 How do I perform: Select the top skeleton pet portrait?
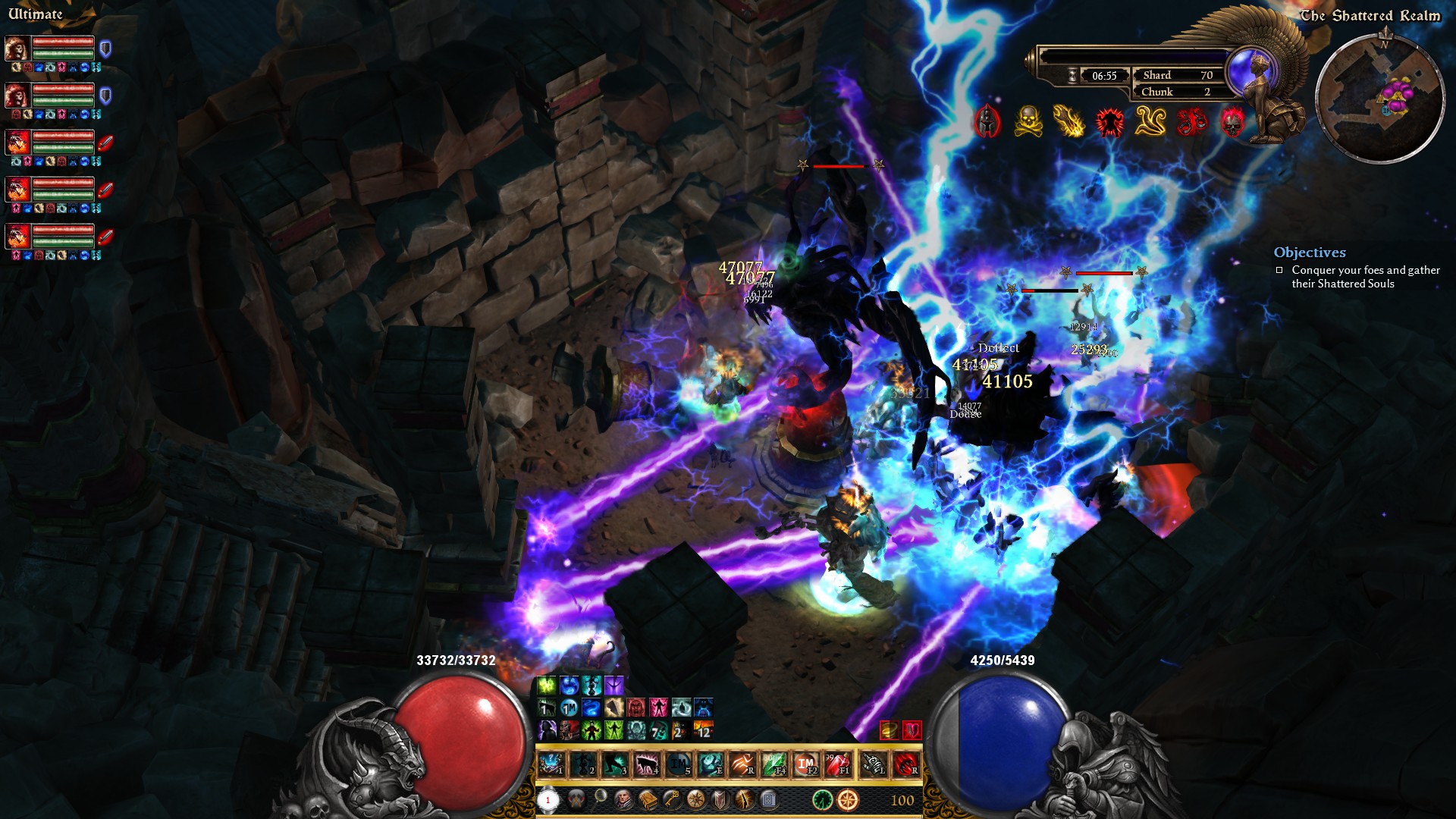17,49
